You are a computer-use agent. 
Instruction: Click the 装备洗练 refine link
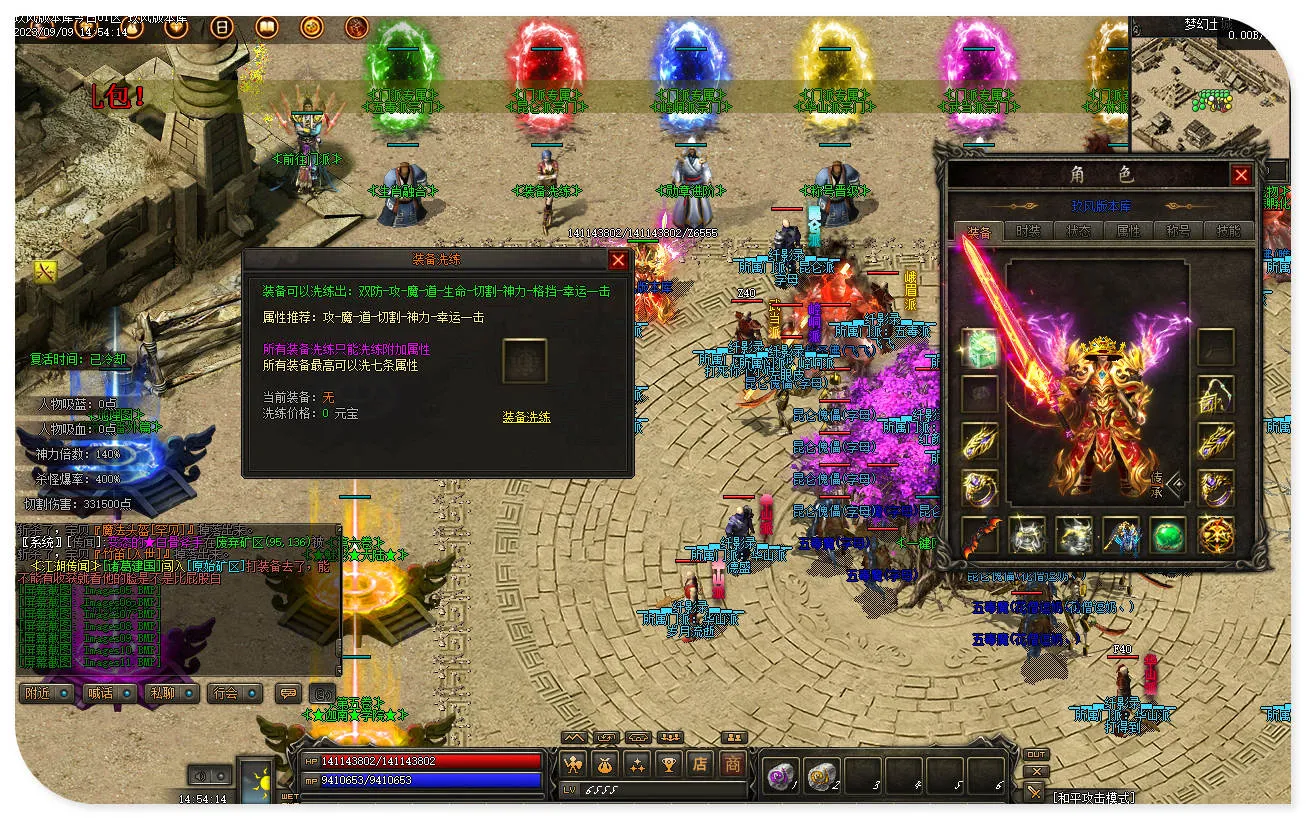click(526, 417)
